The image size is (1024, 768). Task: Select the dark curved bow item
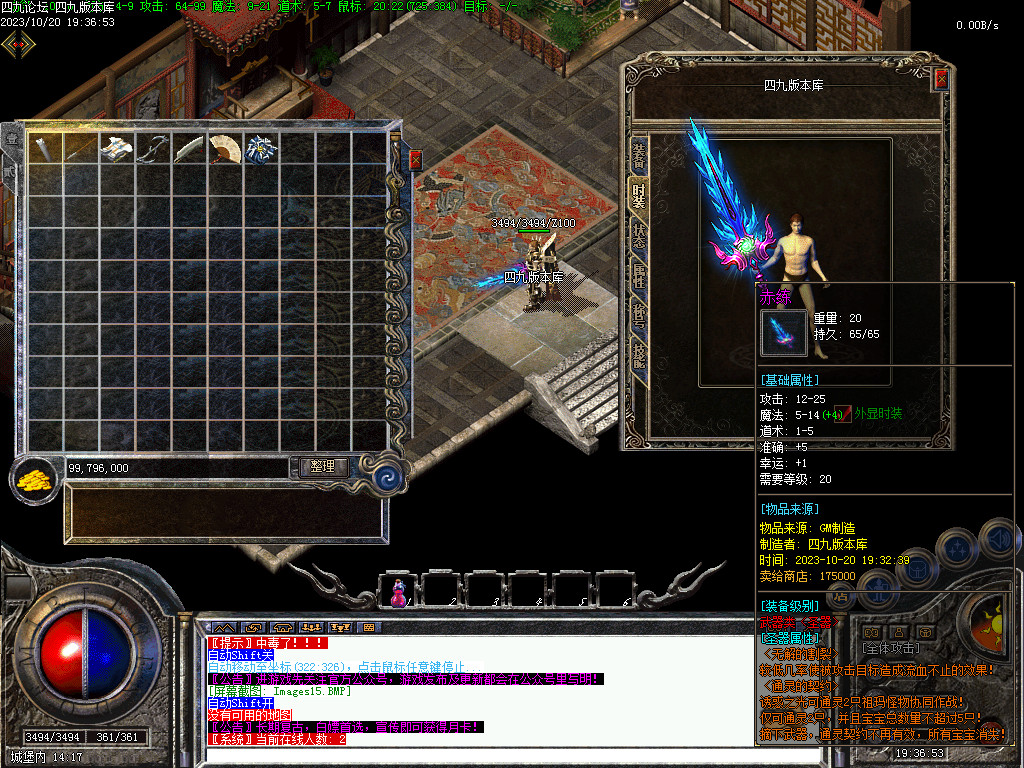(153, 149)
